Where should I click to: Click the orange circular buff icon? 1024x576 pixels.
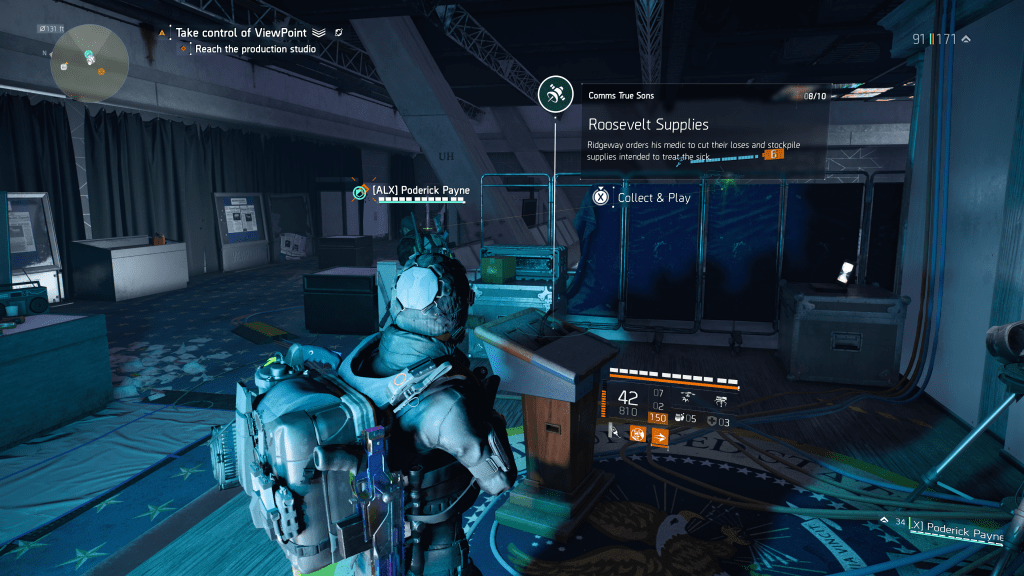pyautogui.click(x=637, y=435)
